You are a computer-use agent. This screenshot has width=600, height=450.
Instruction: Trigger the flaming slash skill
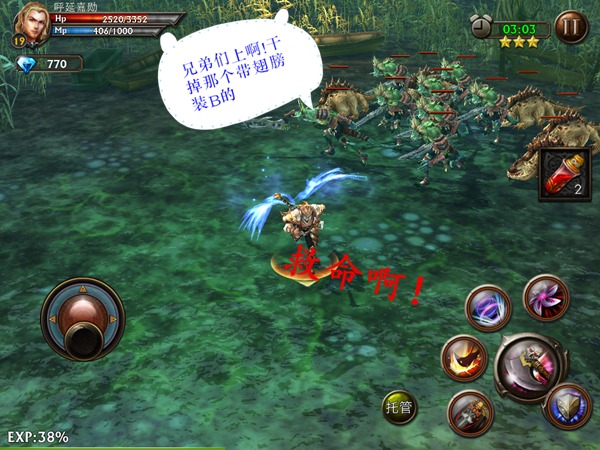(x=464, y=358)
